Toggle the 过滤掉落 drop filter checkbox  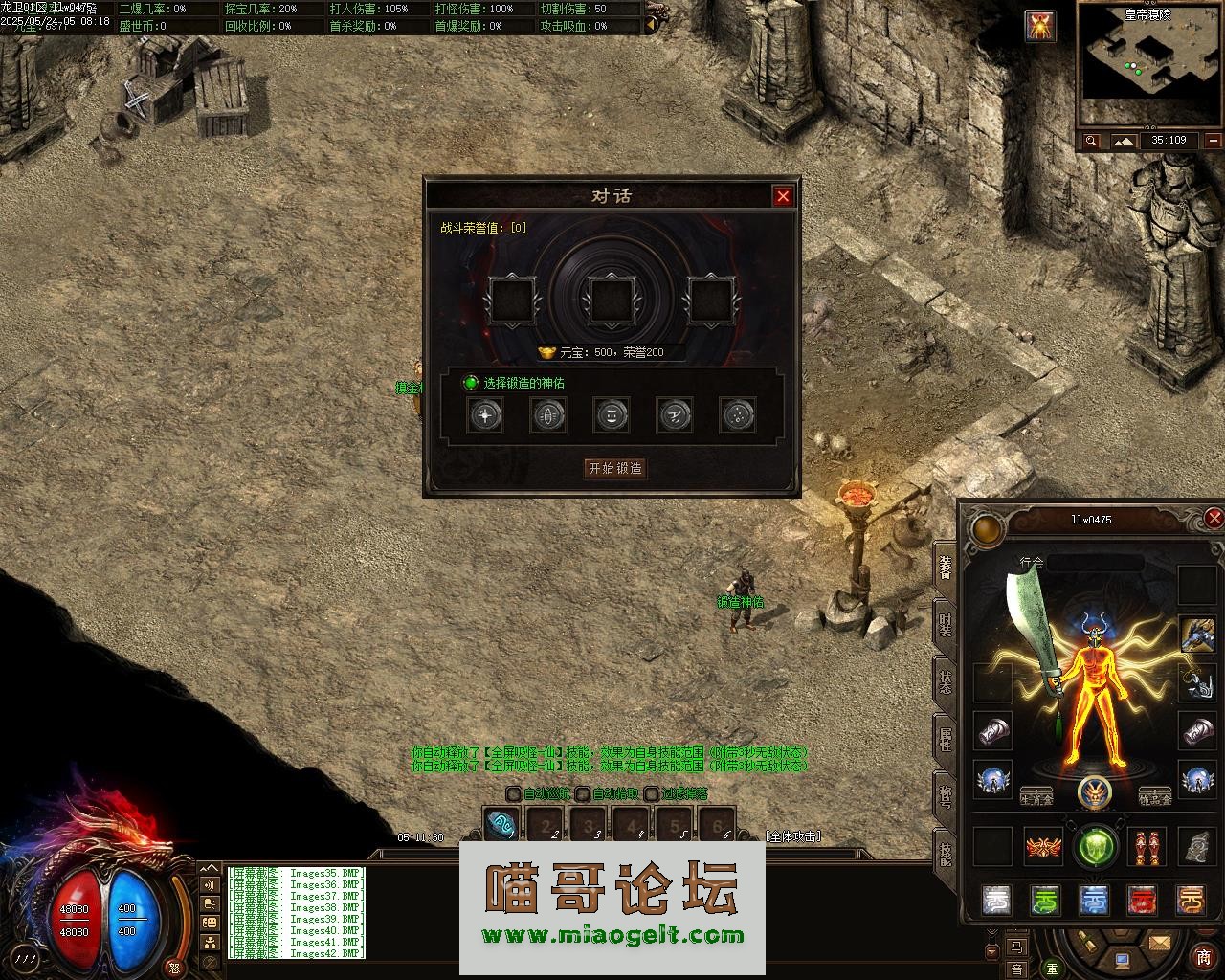pos(651,793)
